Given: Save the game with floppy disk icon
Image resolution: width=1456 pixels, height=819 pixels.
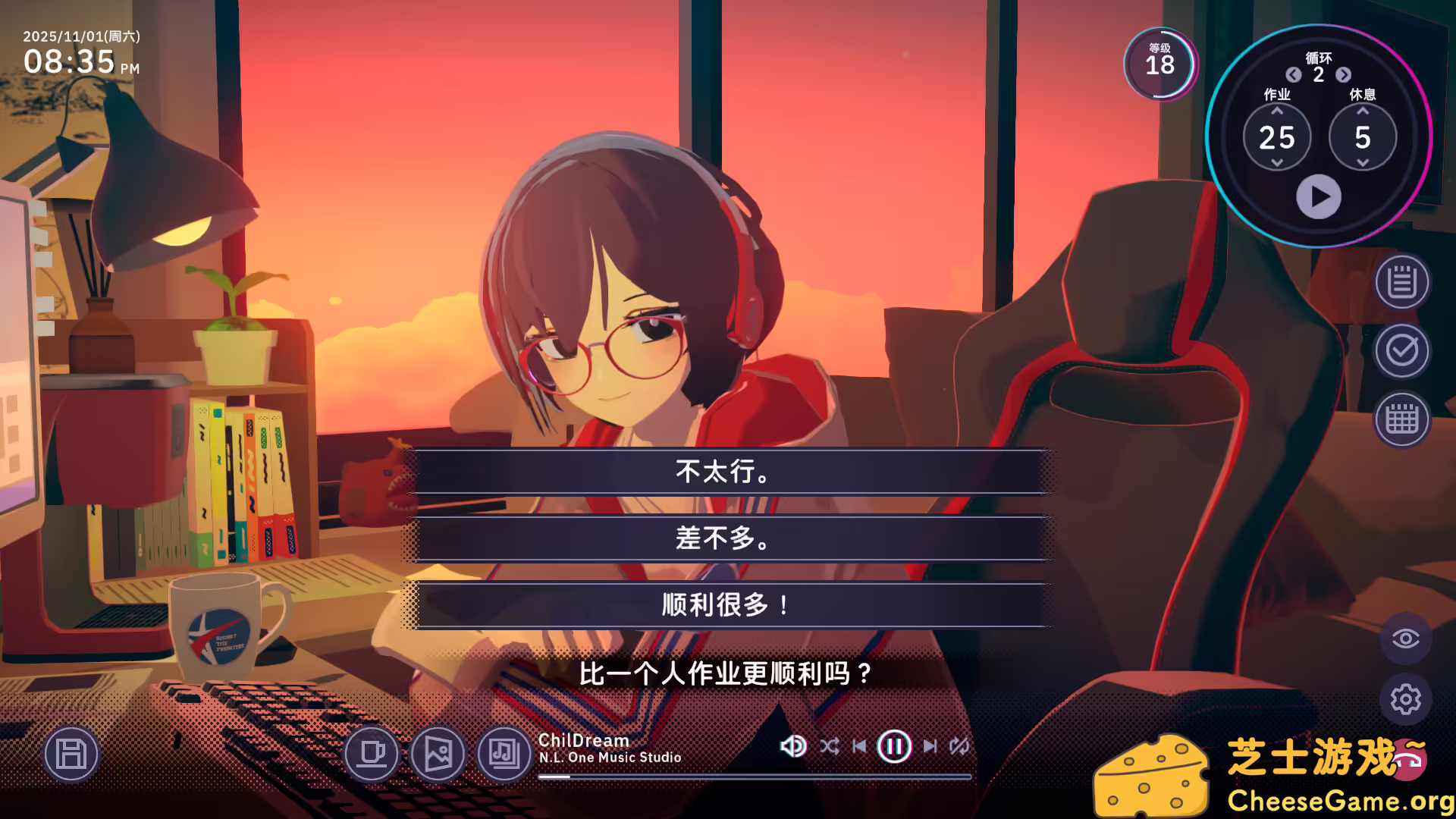Looking at the screenshot, I should pos(71,755).
